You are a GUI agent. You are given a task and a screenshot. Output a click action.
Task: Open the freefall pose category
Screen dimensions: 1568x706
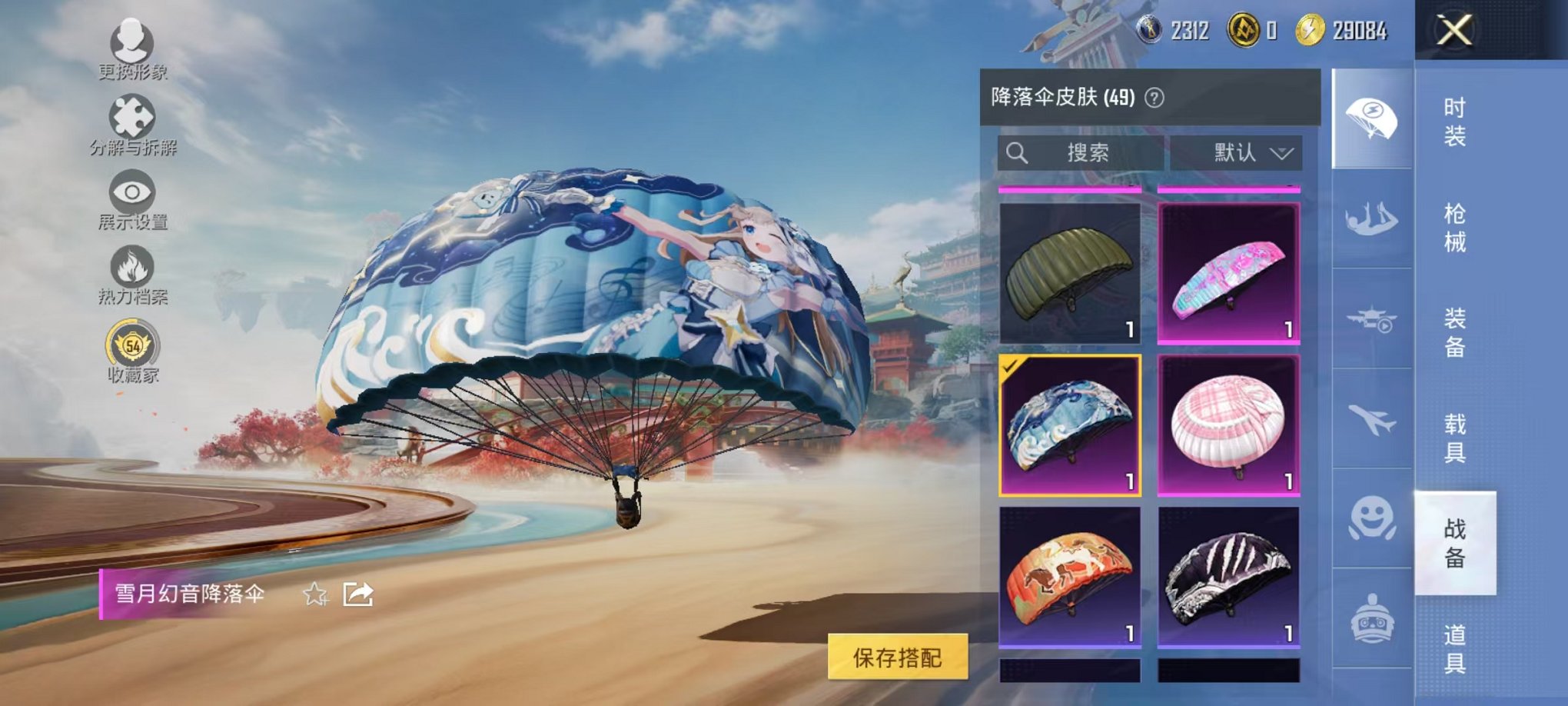(x=1373, y=221)
